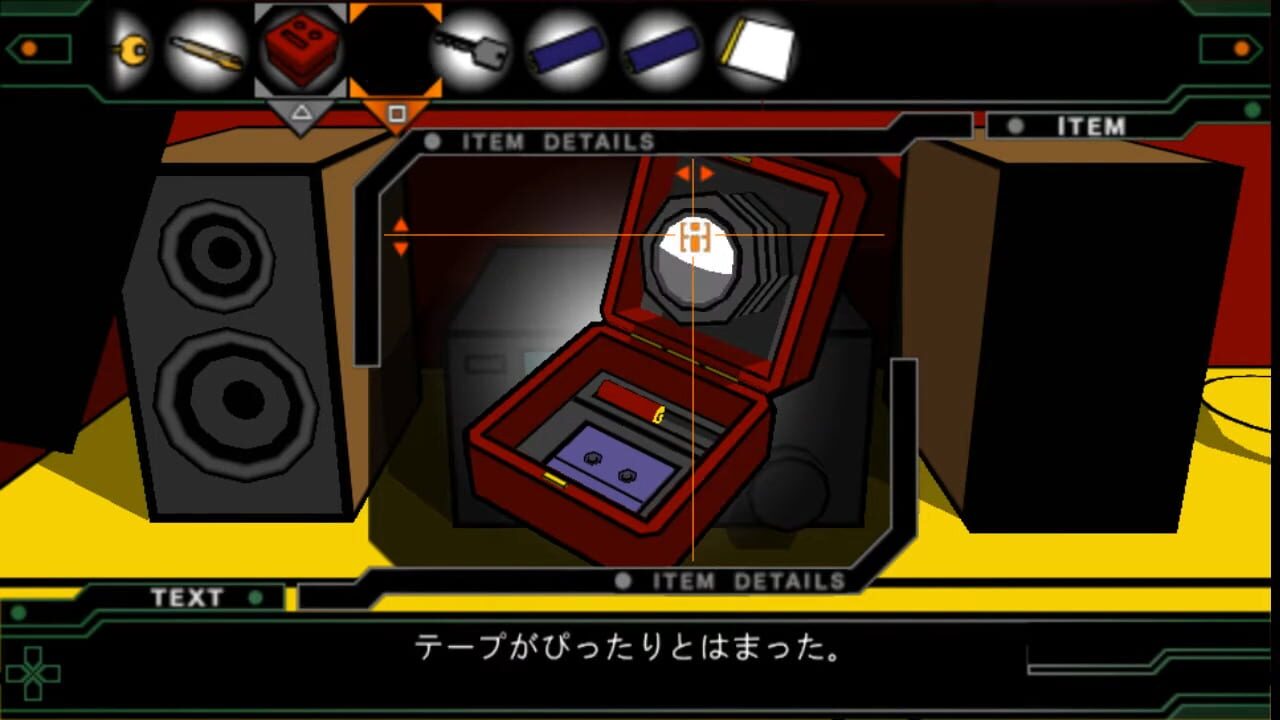Viewport: 1280px width, 720px height.
Task: Open the ITEM panel header
Action: point(1089,126)
